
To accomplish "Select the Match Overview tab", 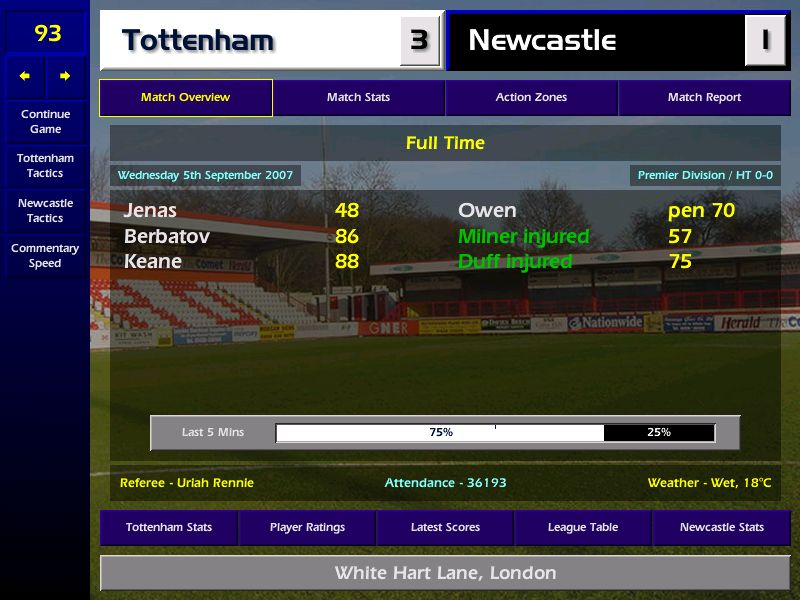I will pyautogui.click(x=185, y=98).
